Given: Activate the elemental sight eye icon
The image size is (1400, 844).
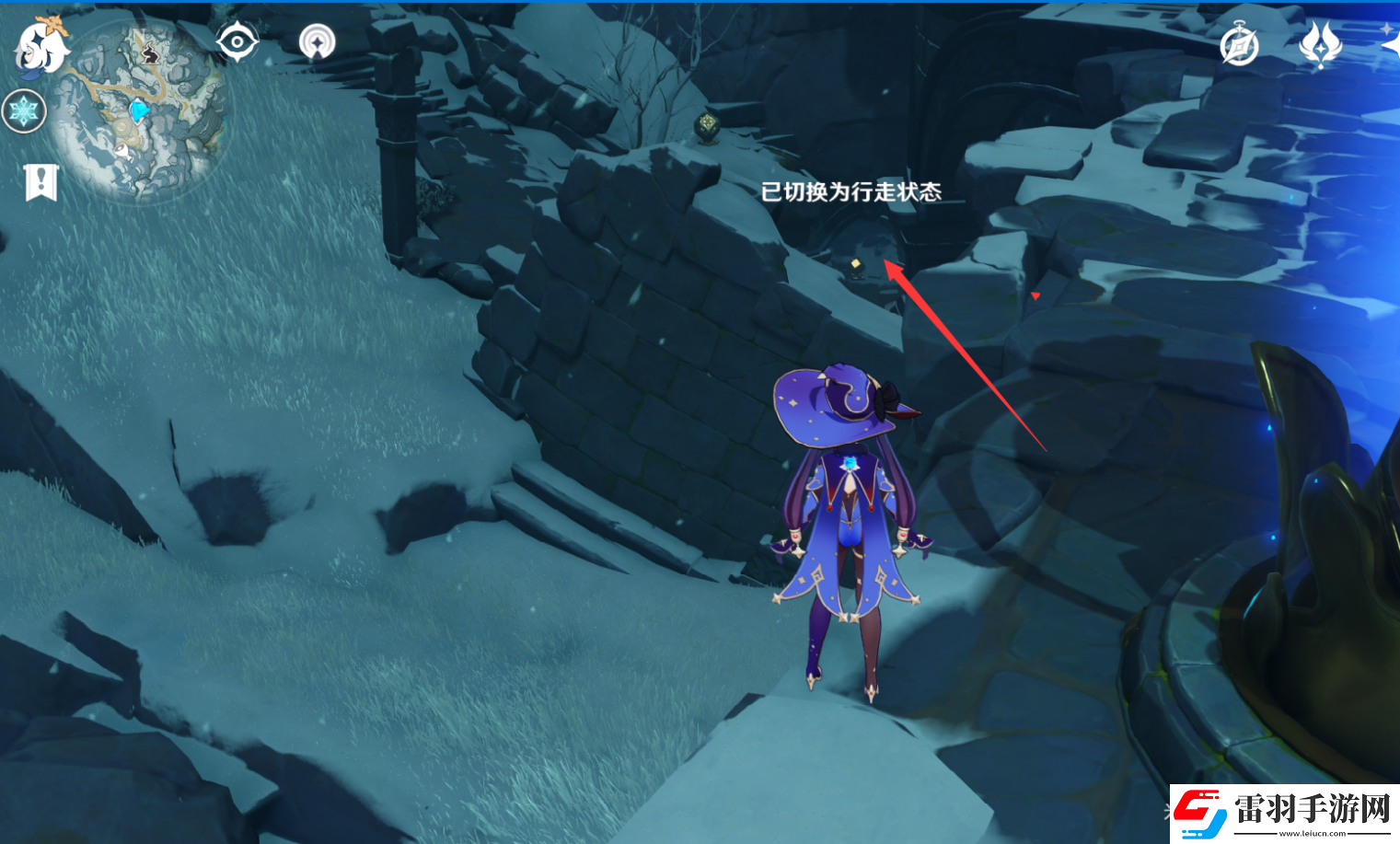Looking at the screenshot, I should (237, 41).
